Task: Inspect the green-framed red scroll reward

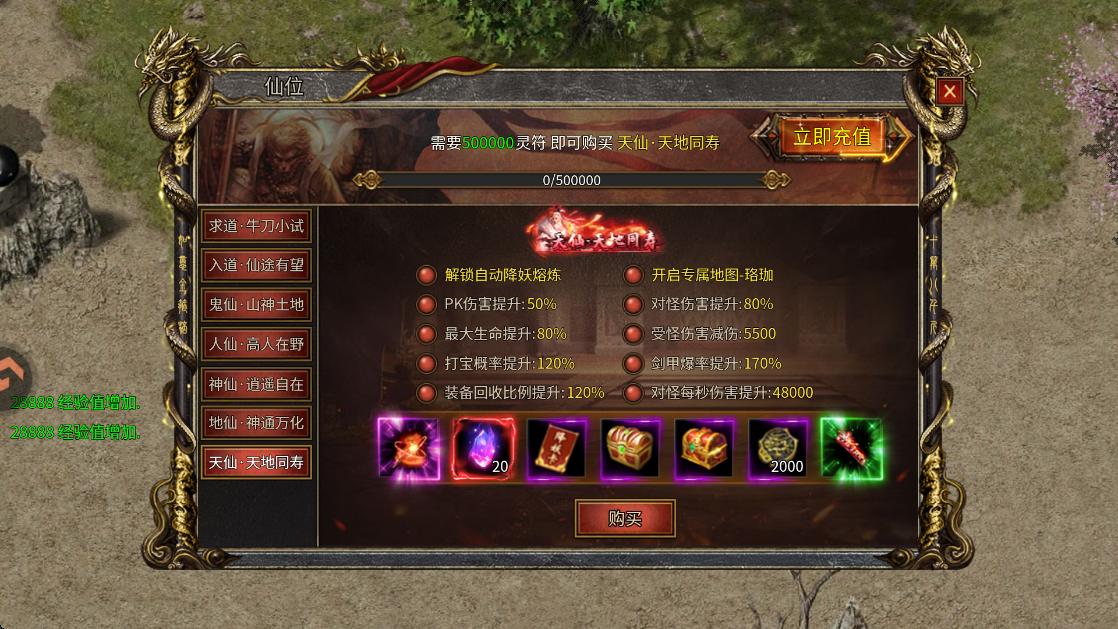Action: [851, 448]
